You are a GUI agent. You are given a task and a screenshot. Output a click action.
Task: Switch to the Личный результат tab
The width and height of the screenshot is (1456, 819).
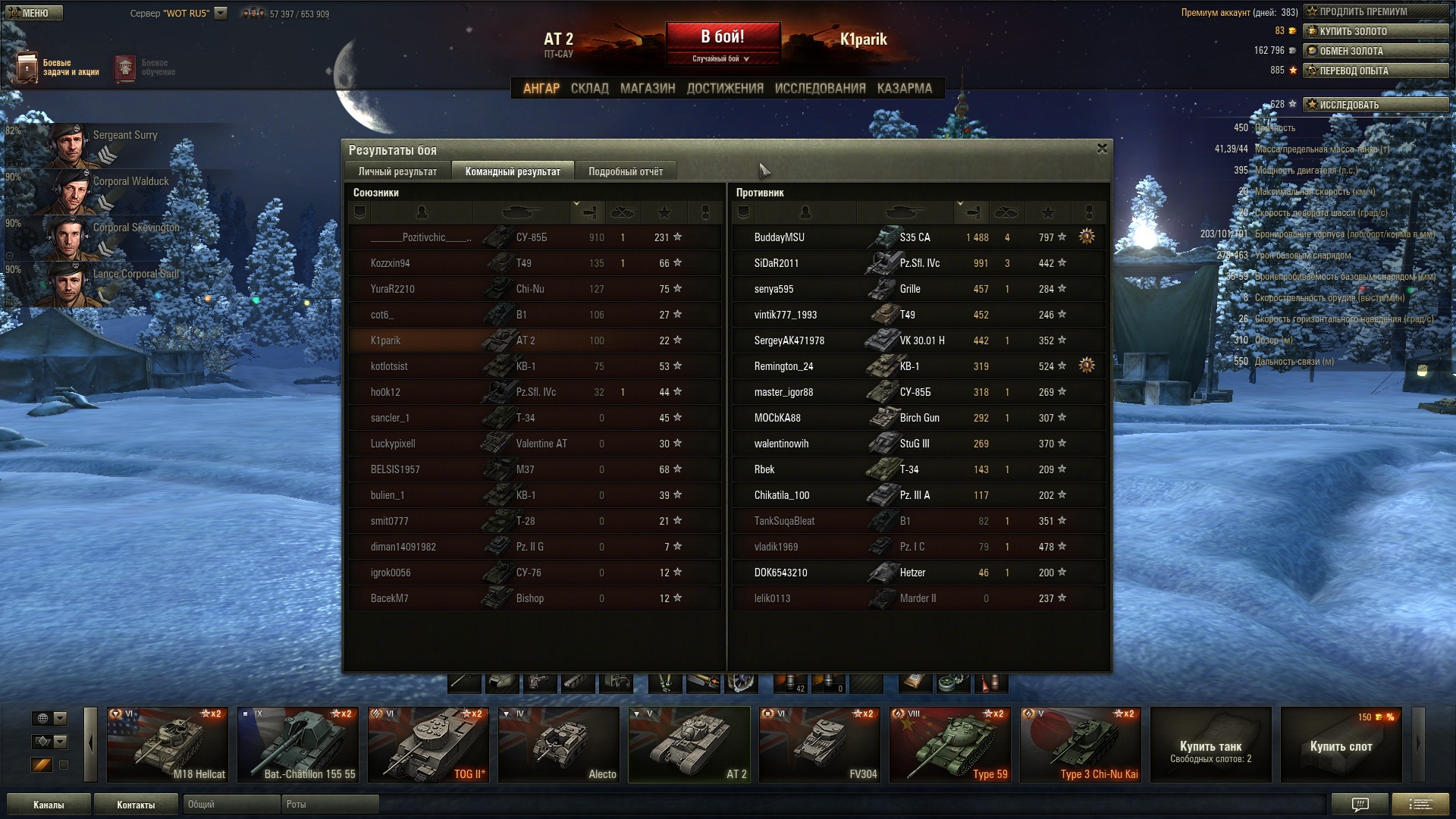coord(397,171)
